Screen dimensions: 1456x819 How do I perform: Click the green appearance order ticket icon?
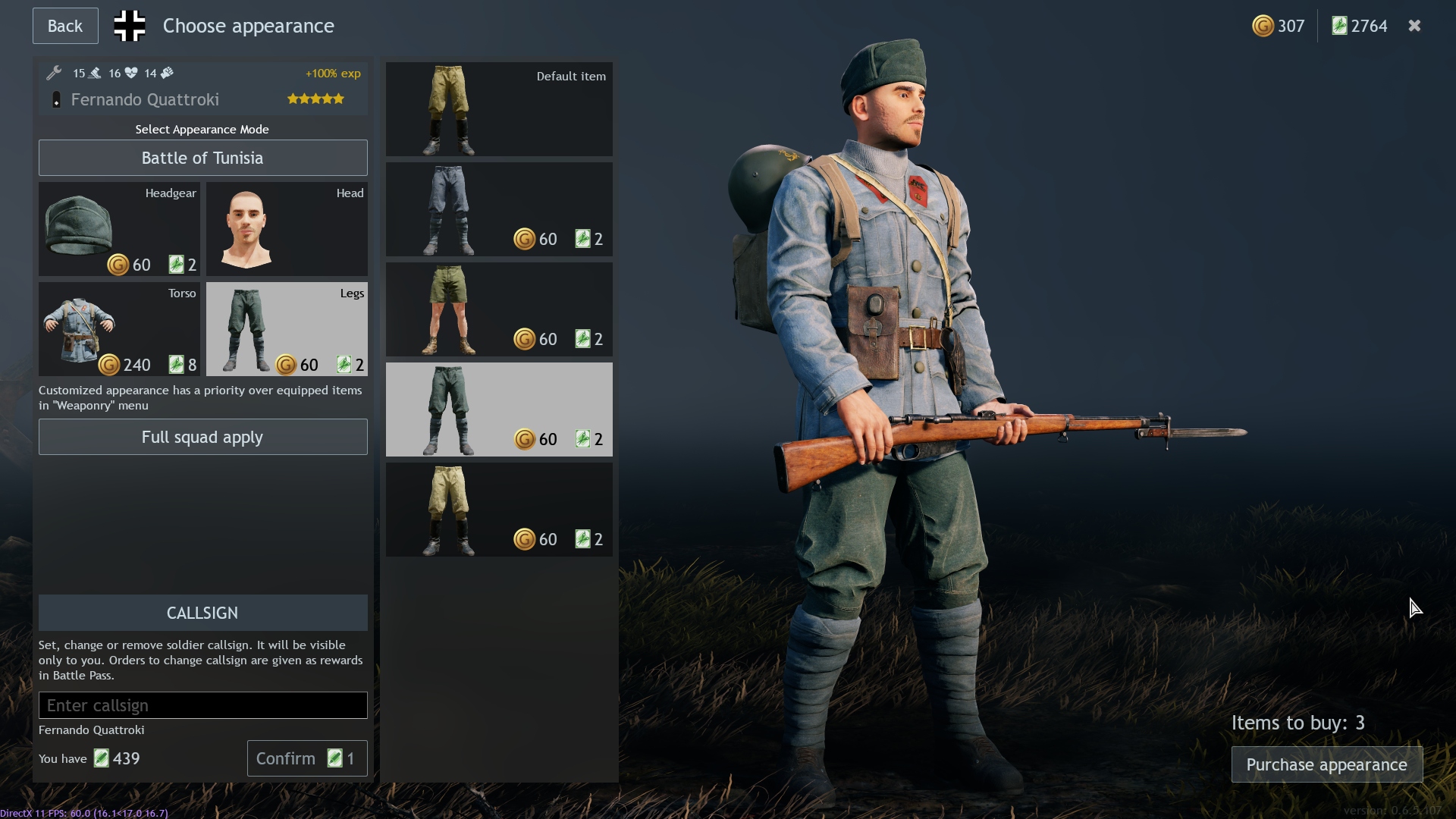[x=1339, y=25]
